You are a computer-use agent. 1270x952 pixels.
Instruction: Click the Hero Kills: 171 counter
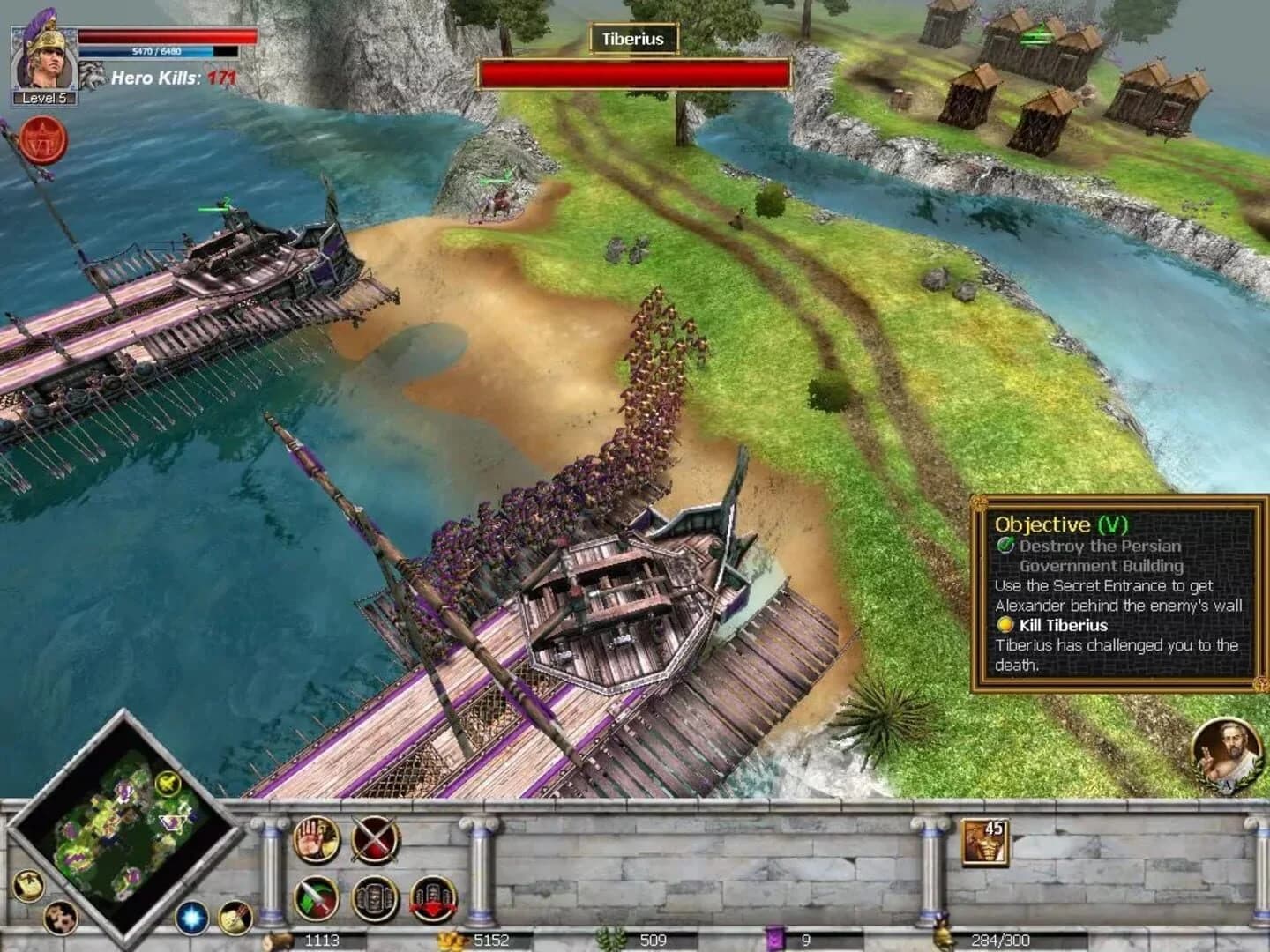coord(173,75)
